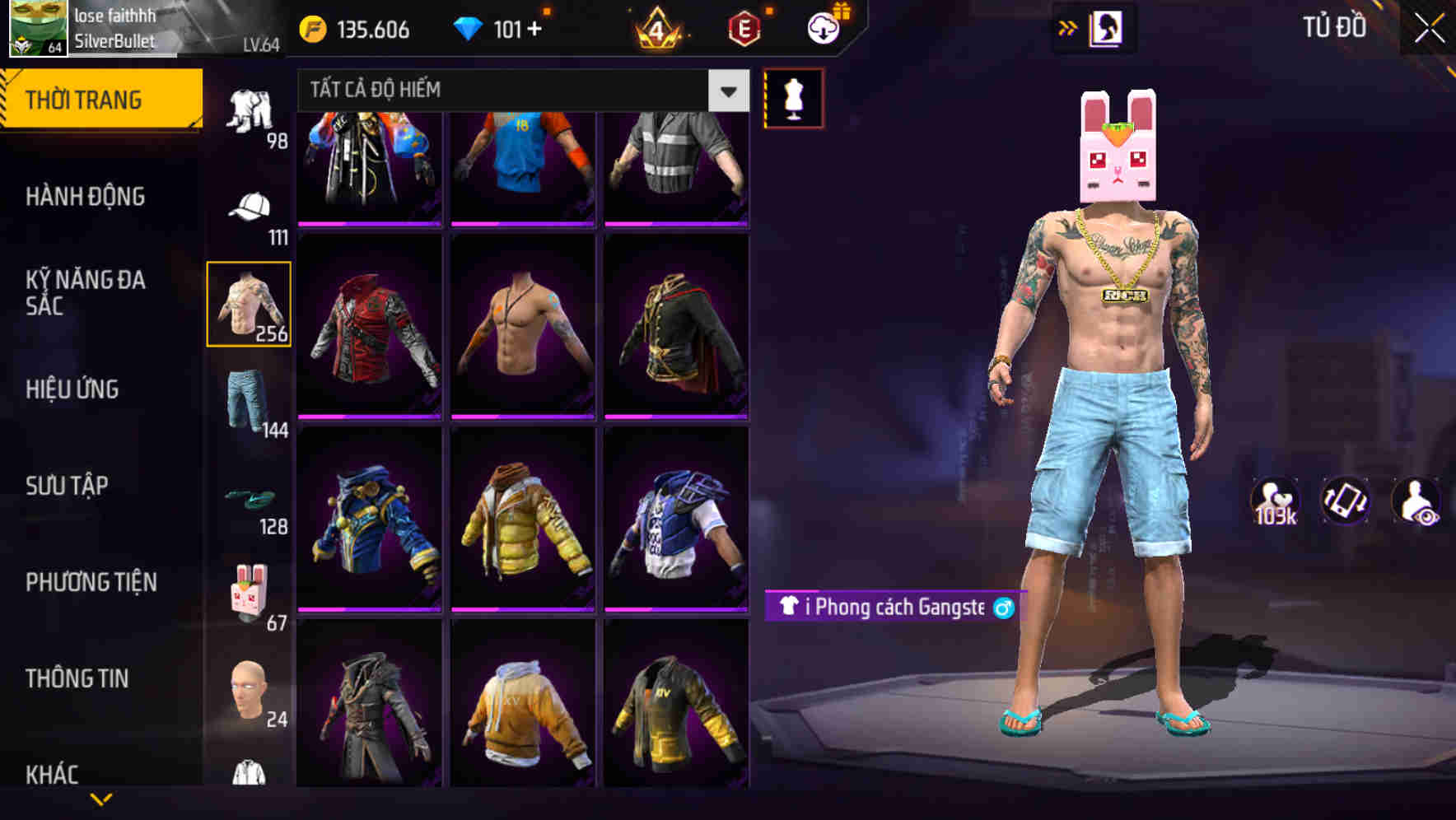Select the slippers category icon showing 128
The height and width of the screenshot is (820, 1456).
(x=250, y=498)
